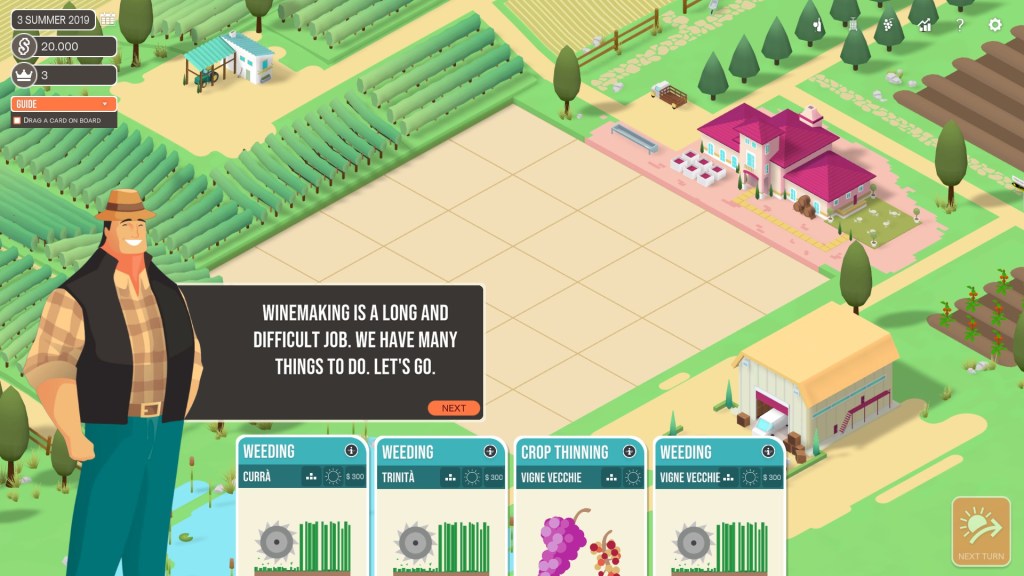The width and height of the screenshot is (1024, 576).
Task: Tick the Drag a card on board checkbox
Action: [x=17, y=120]
